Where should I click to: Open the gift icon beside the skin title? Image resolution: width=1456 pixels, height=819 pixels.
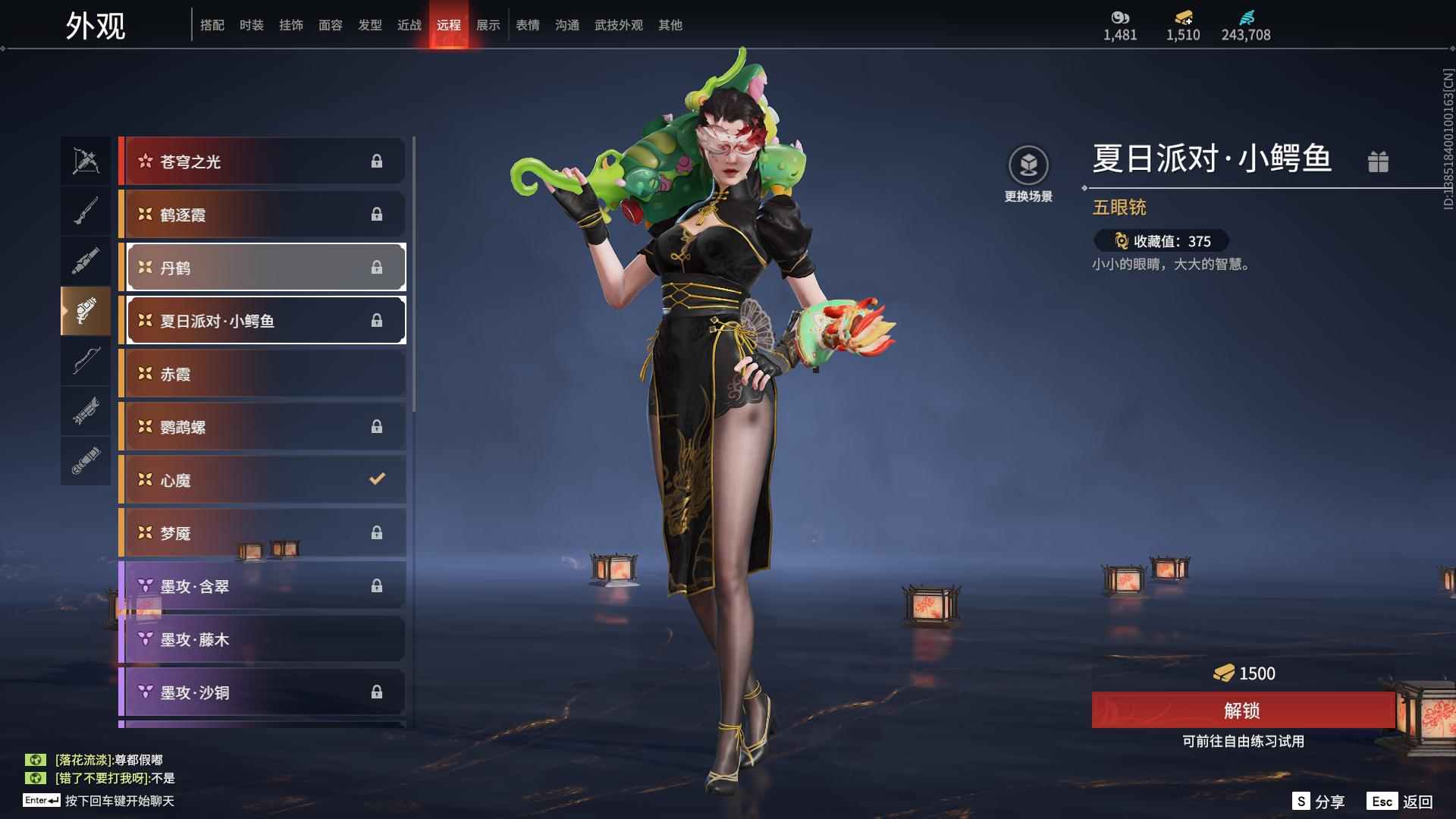[x=1379, y=161]
